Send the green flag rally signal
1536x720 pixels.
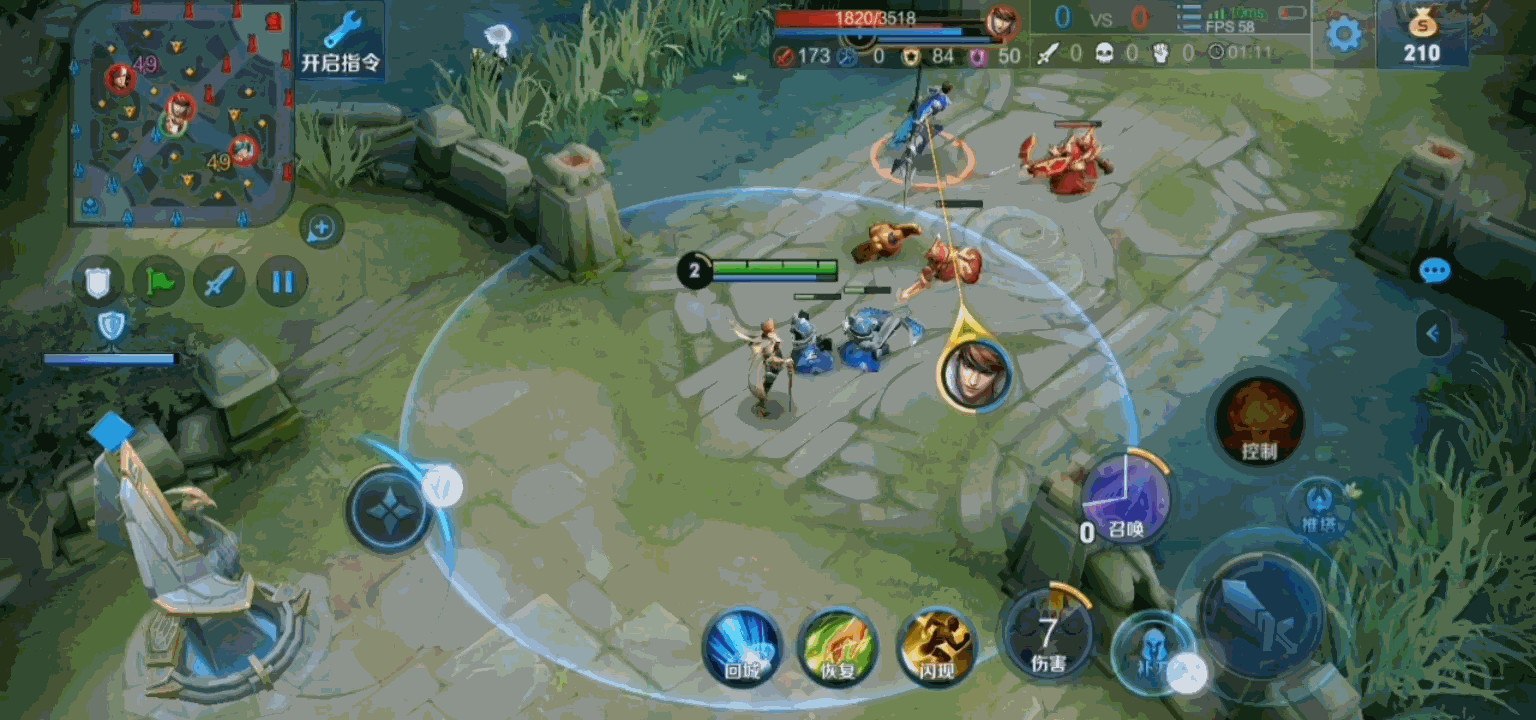[x=159, y=281]
